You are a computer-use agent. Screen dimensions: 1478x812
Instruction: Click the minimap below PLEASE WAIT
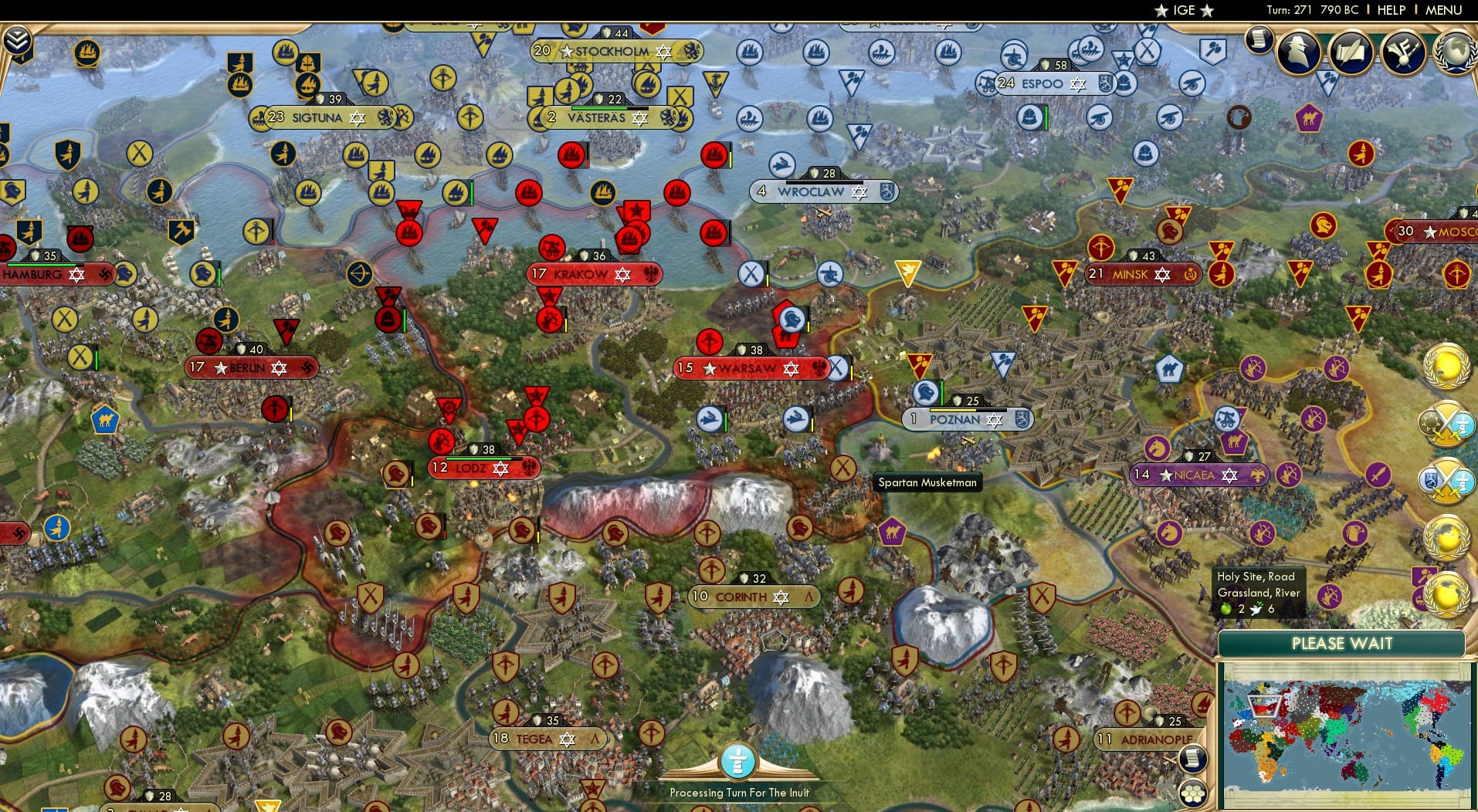pos(1342,733)
